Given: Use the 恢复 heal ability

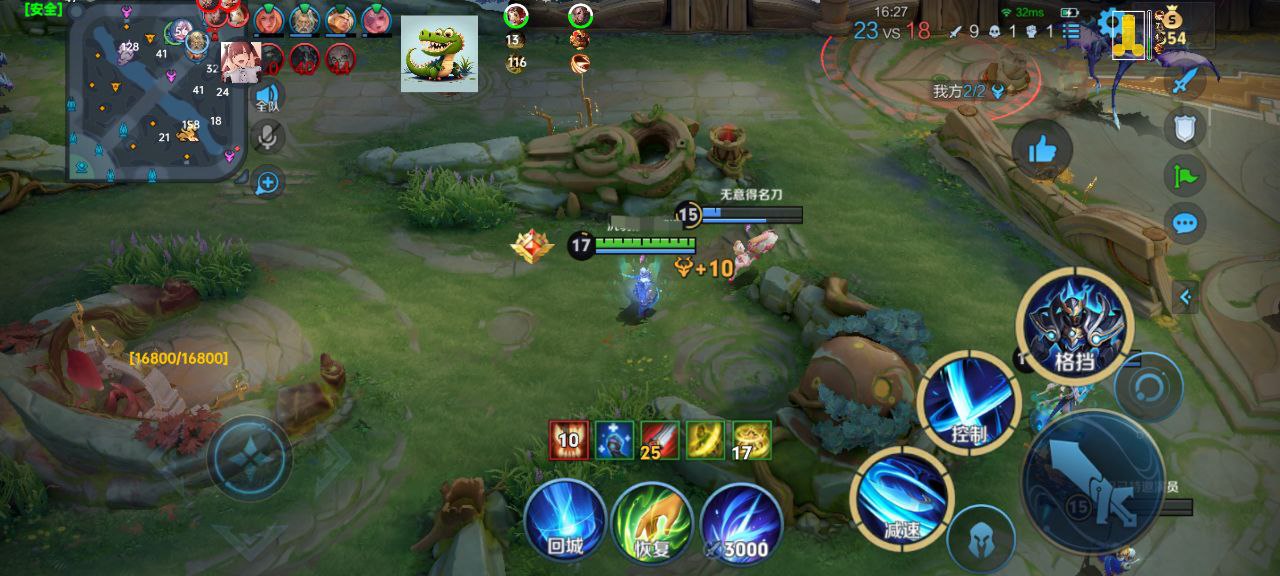Looking at the screenshot, I should (652, 520).
